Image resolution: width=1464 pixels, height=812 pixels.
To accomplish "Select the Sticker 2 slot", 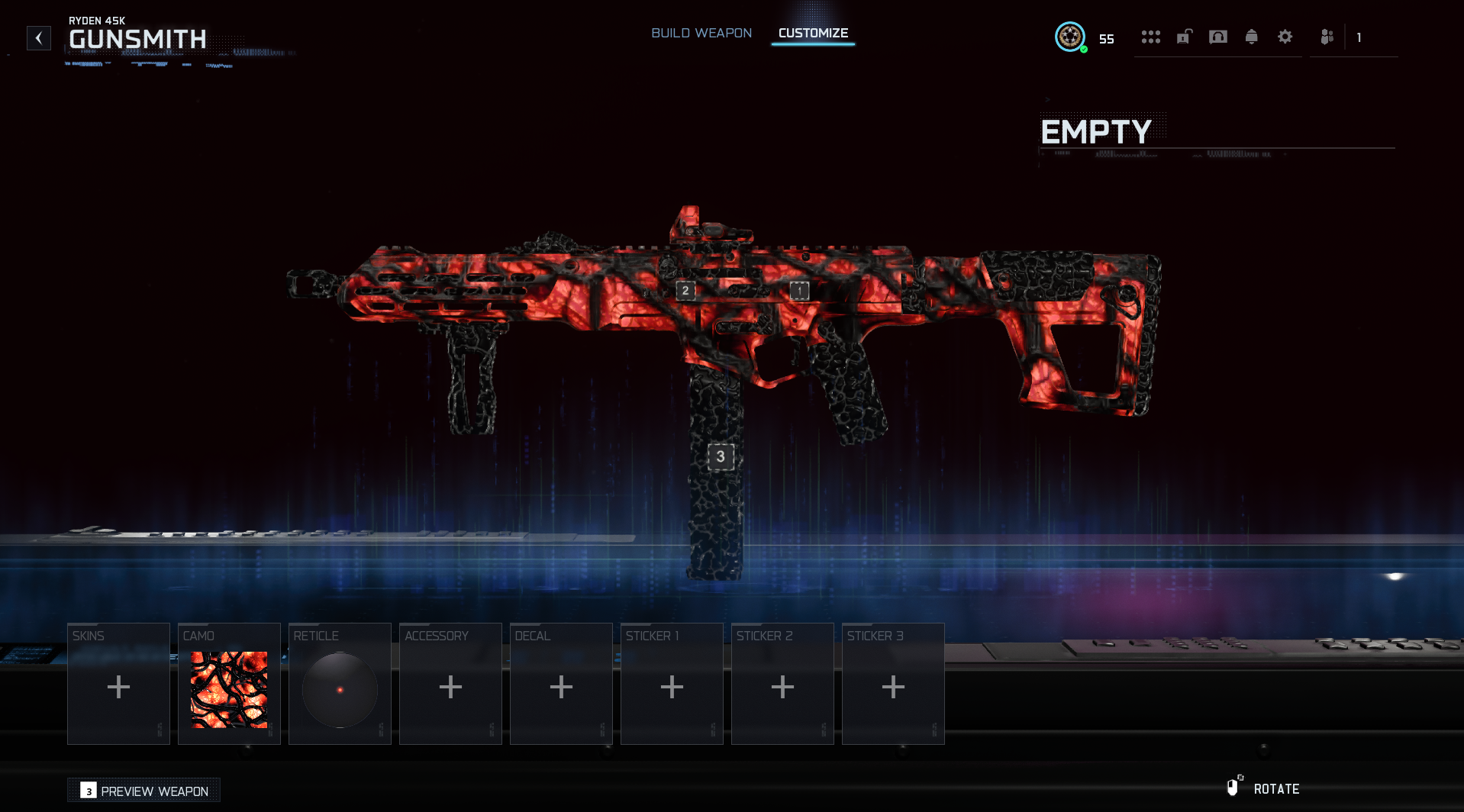I will (782, 684).
